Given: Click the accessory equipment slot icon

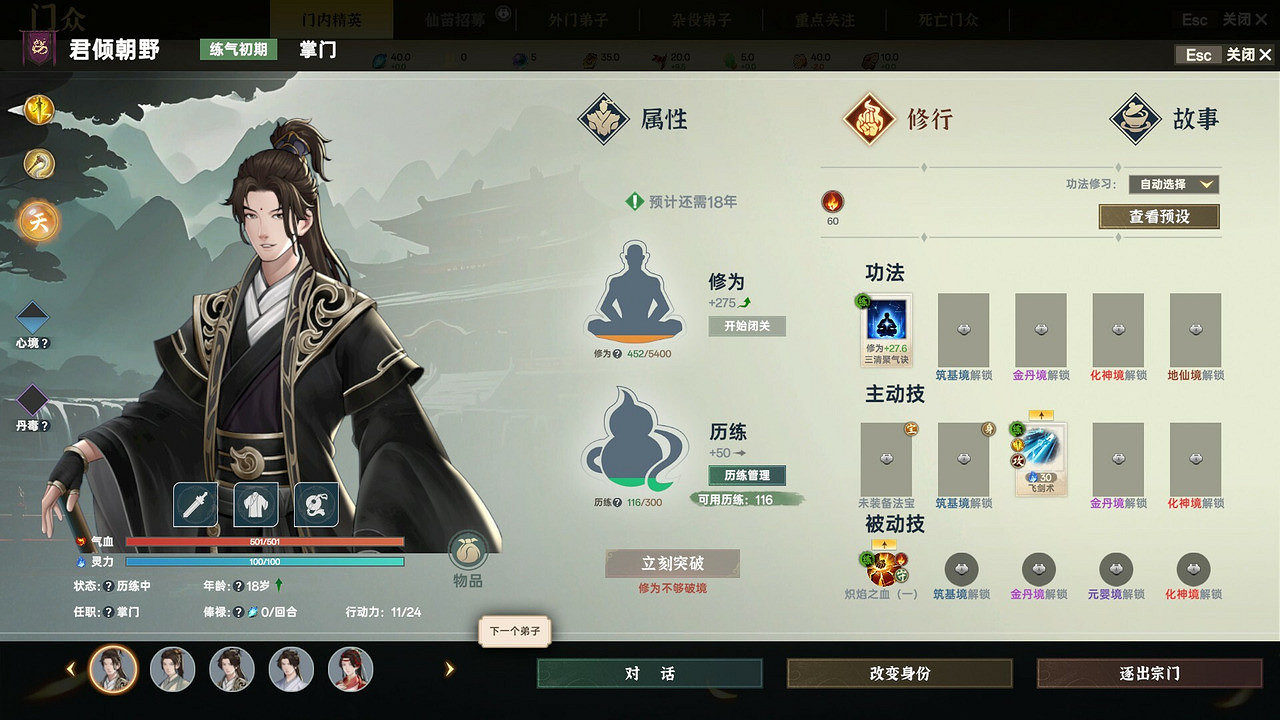Looking at the screenshot, I should coord(318,505).
